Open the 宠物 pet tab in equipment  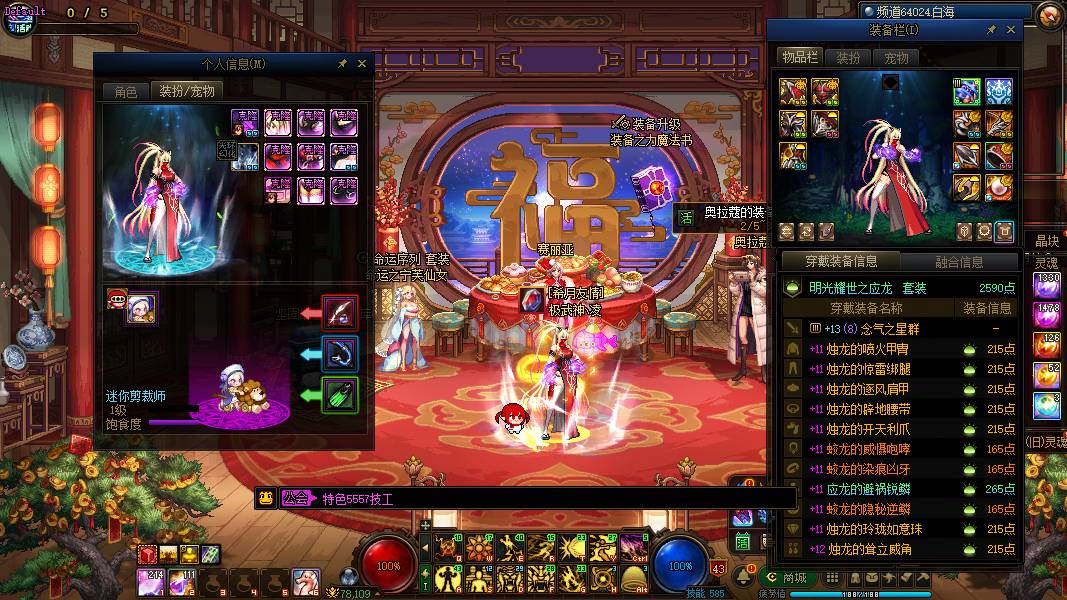point(896,58)
